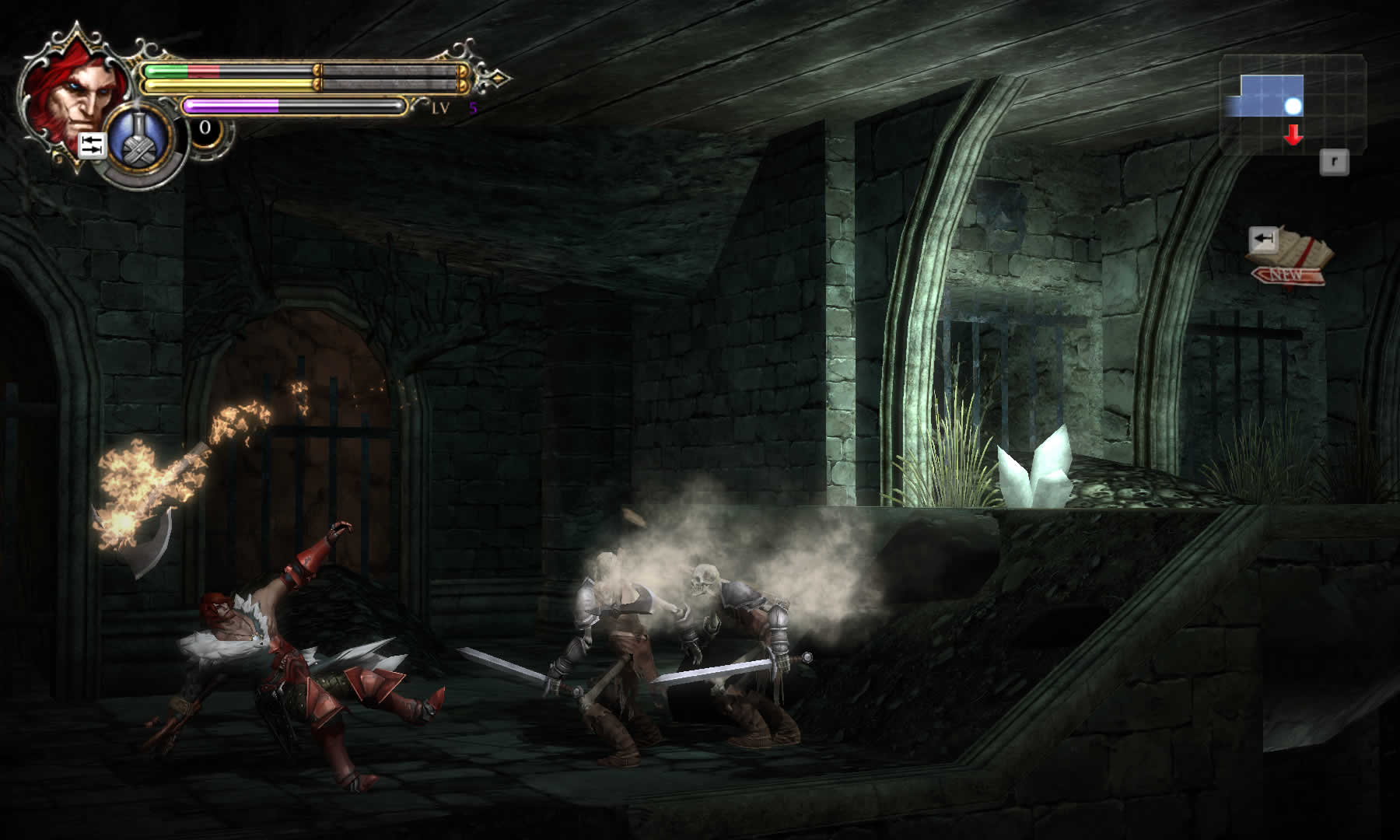The height and width of the screenshot is (840, 1400).
Task: Click the red objective arrow on minimap
Action: click(1293, 136)
